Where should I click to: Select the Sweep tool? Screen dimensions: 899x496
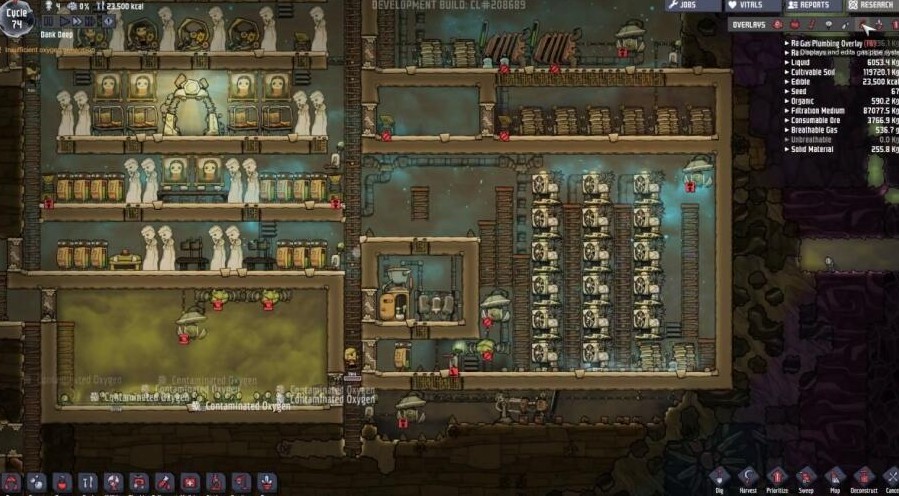pyautogui.click(x=806, y=479)
